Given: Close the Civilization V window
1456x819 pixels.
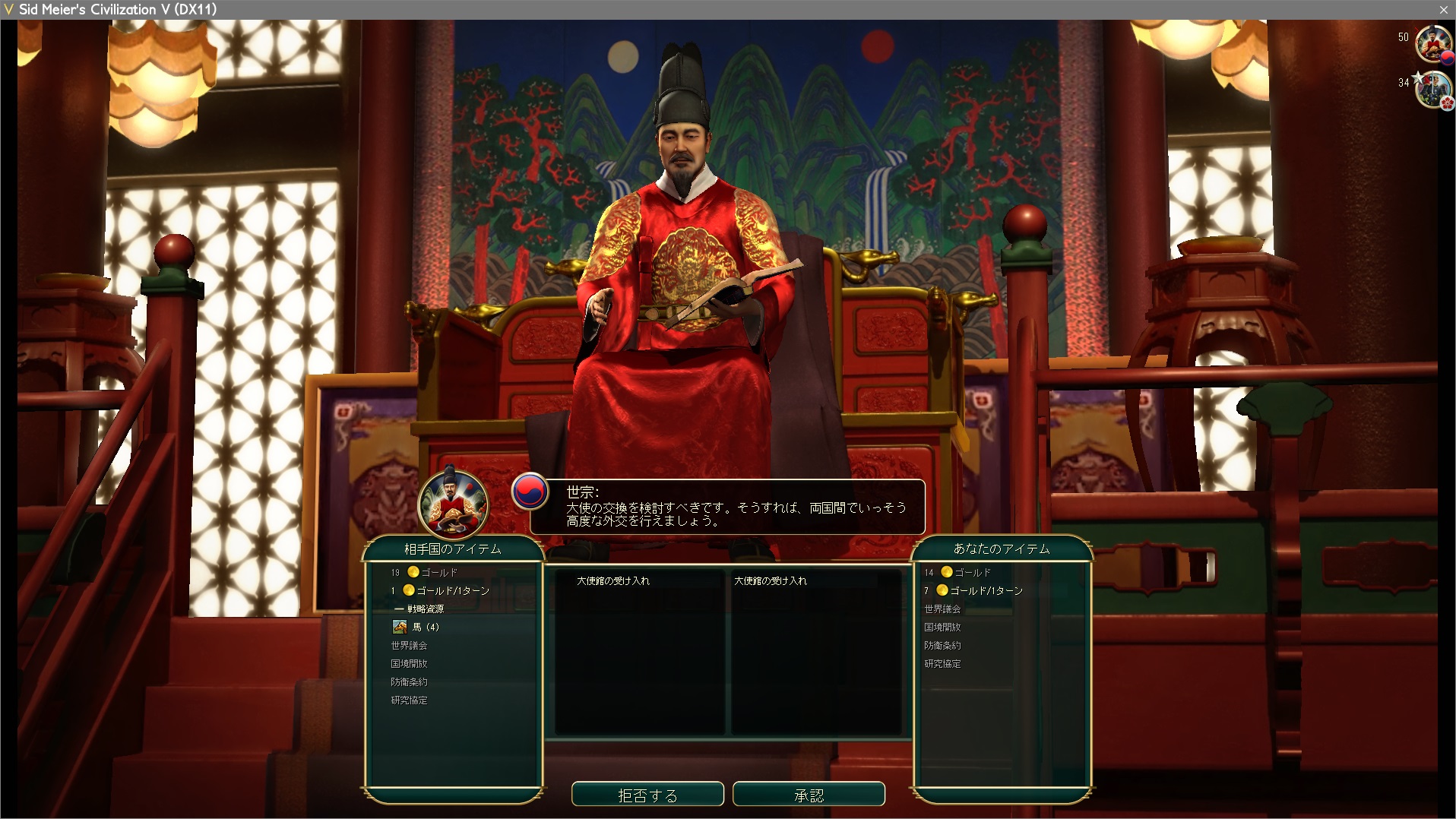Looking at the screenshot, I should 1443,9.
